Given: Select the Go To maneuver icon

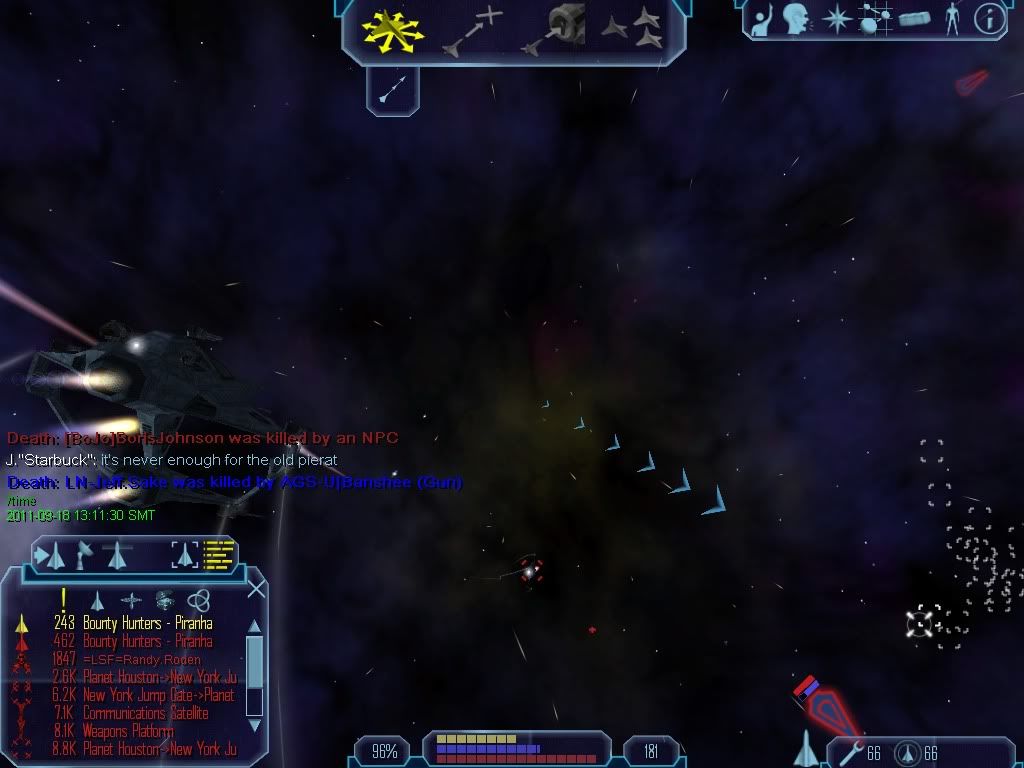Looking at the screenshot, I should pos(472,30).
